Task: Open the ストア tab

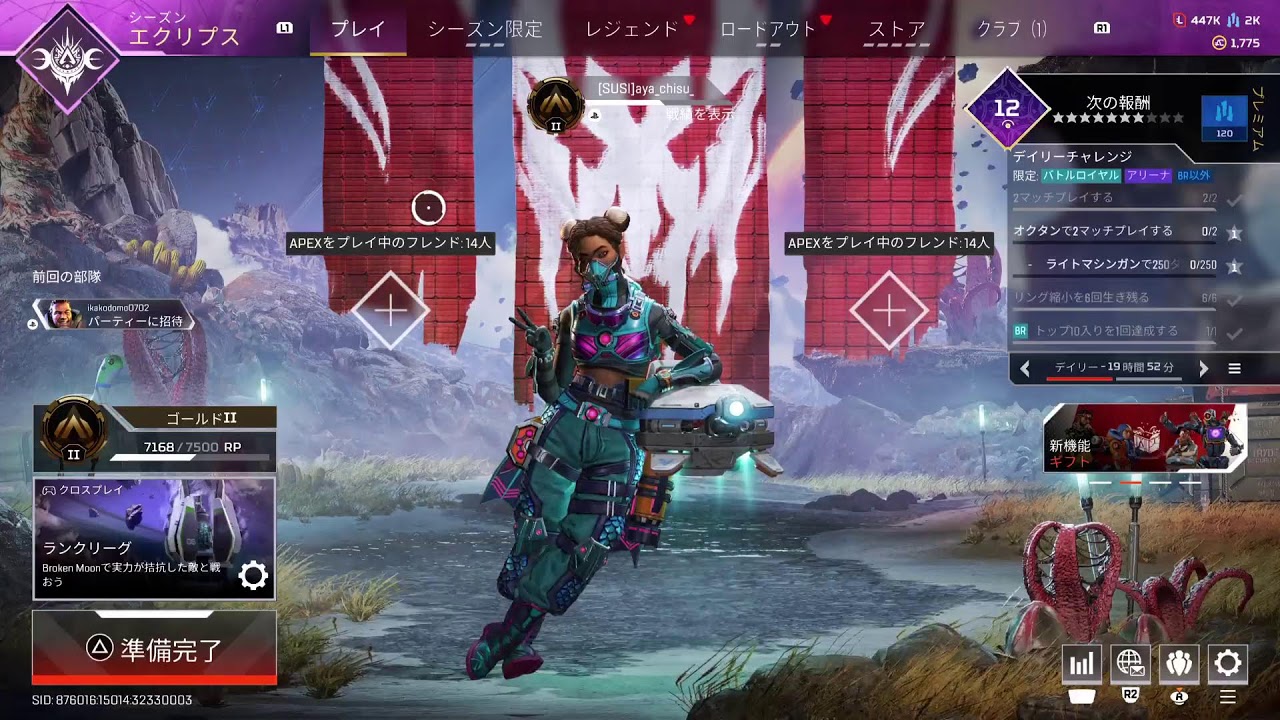Action: [x=896, y=29]
